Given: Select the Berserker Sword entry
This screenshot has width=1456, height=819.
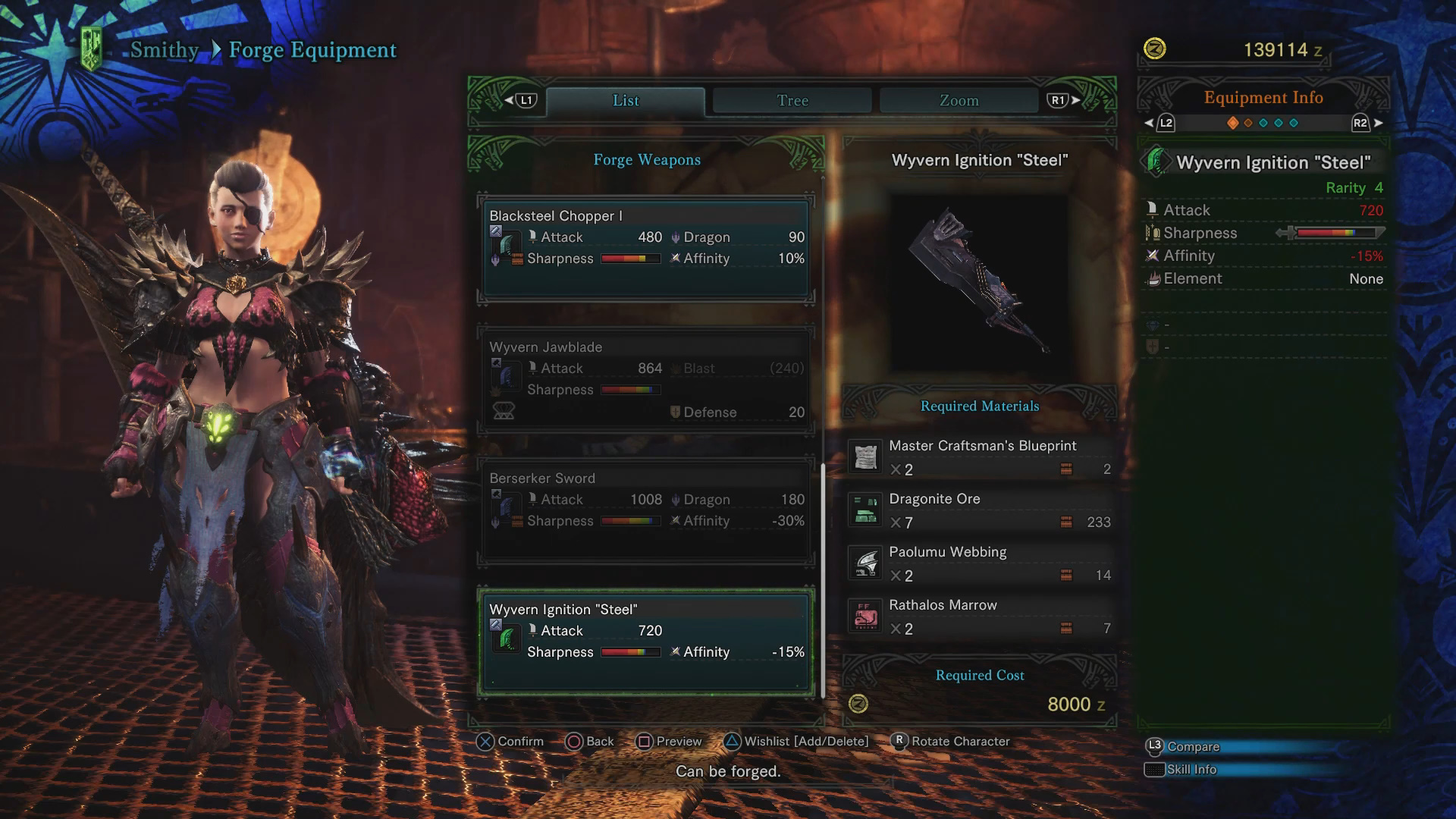Looking at the screenshot, I should [646, 510].
